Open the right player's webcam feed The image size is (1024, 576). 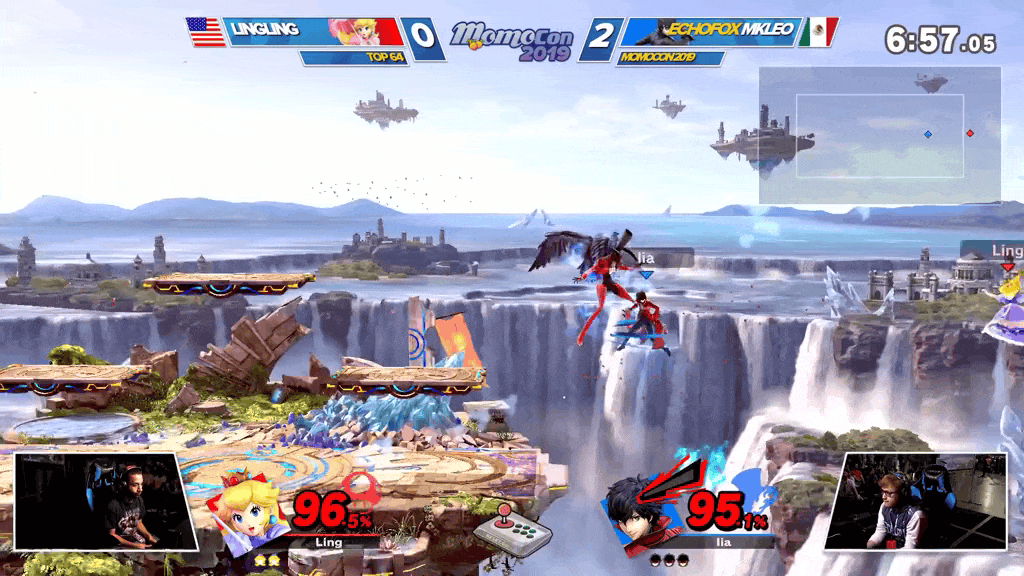pyautogui.click(x=915, y=500)
